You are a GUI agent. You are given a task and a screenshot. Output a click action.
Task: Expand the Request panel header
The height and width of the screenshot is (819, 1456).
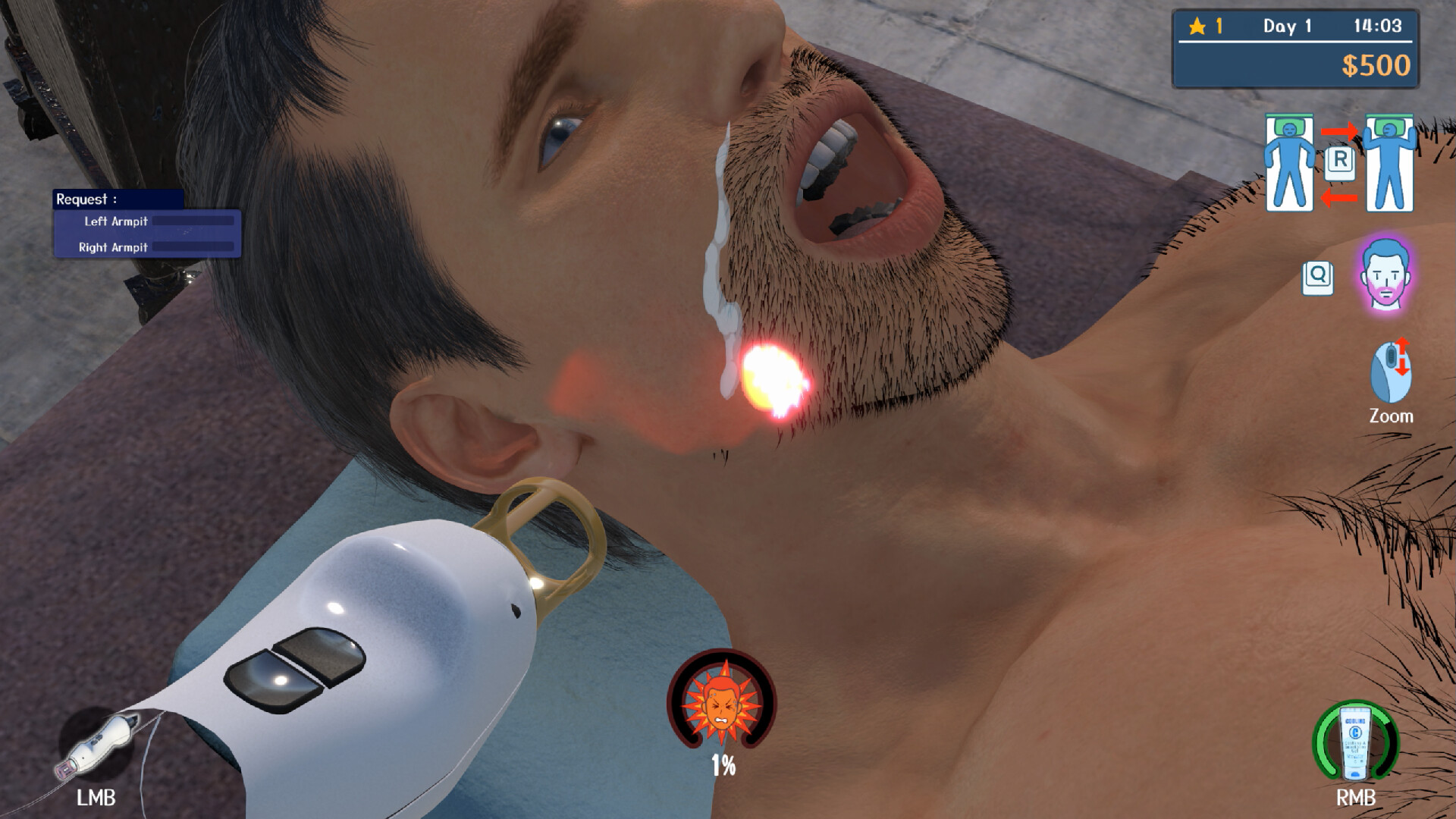(85, 199)
